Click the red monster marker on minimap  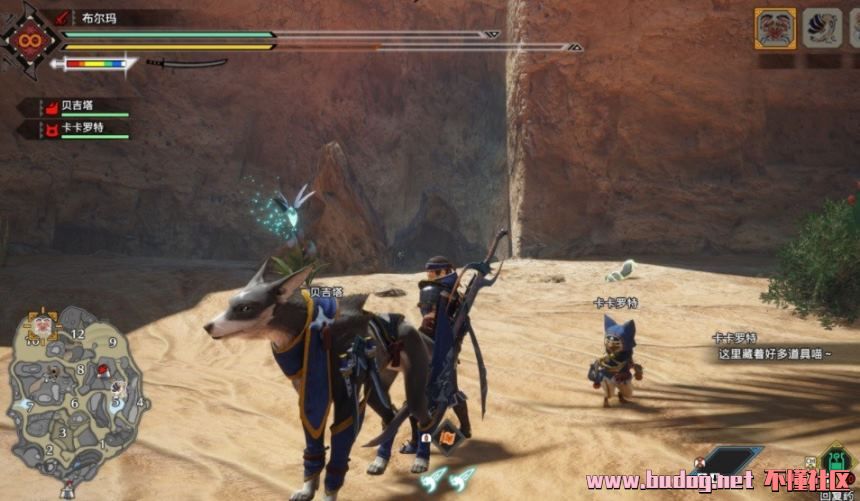pos(102,371)
